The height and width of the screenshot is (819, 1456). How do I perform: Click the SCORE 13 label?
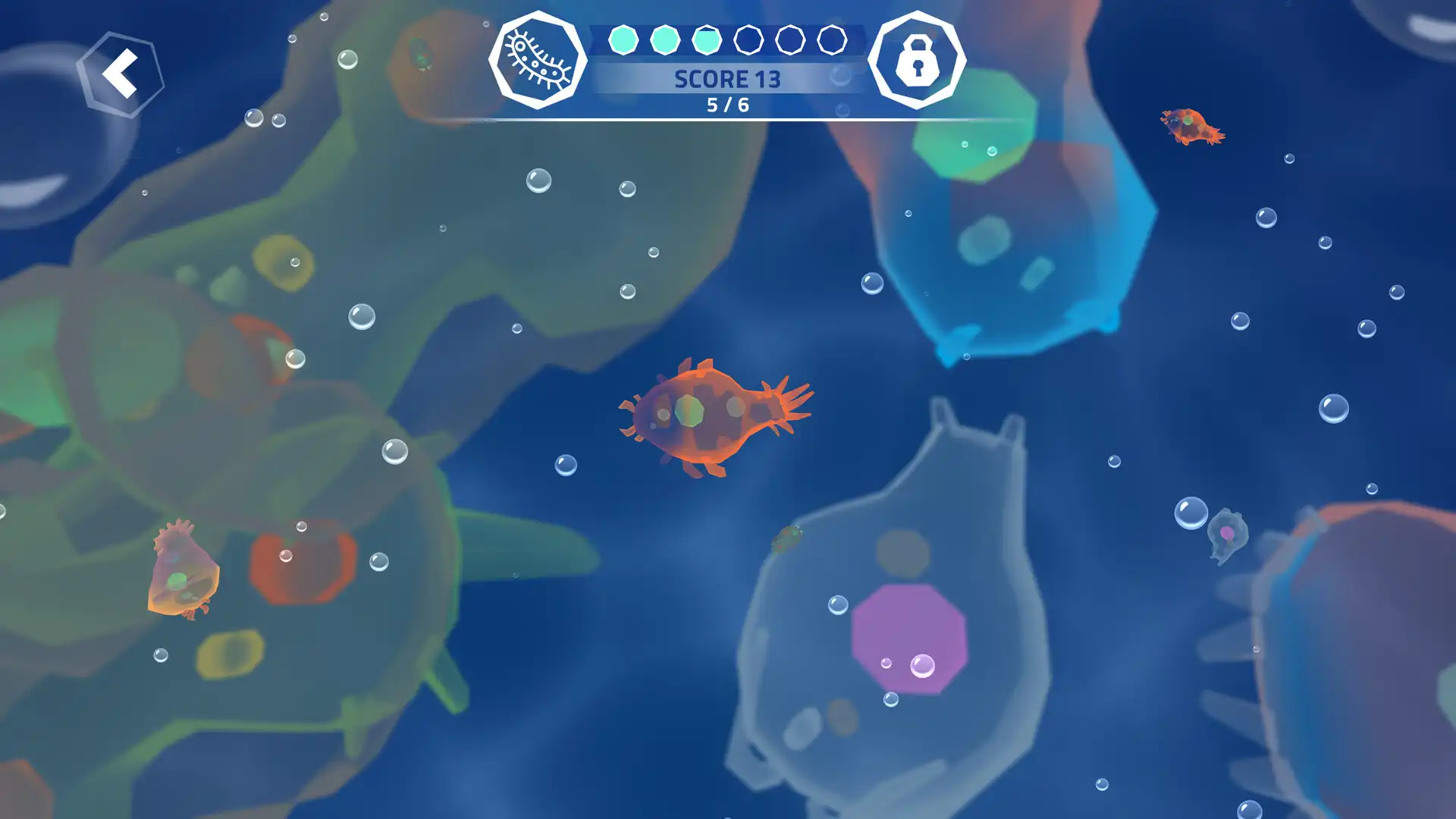[727, 79]
